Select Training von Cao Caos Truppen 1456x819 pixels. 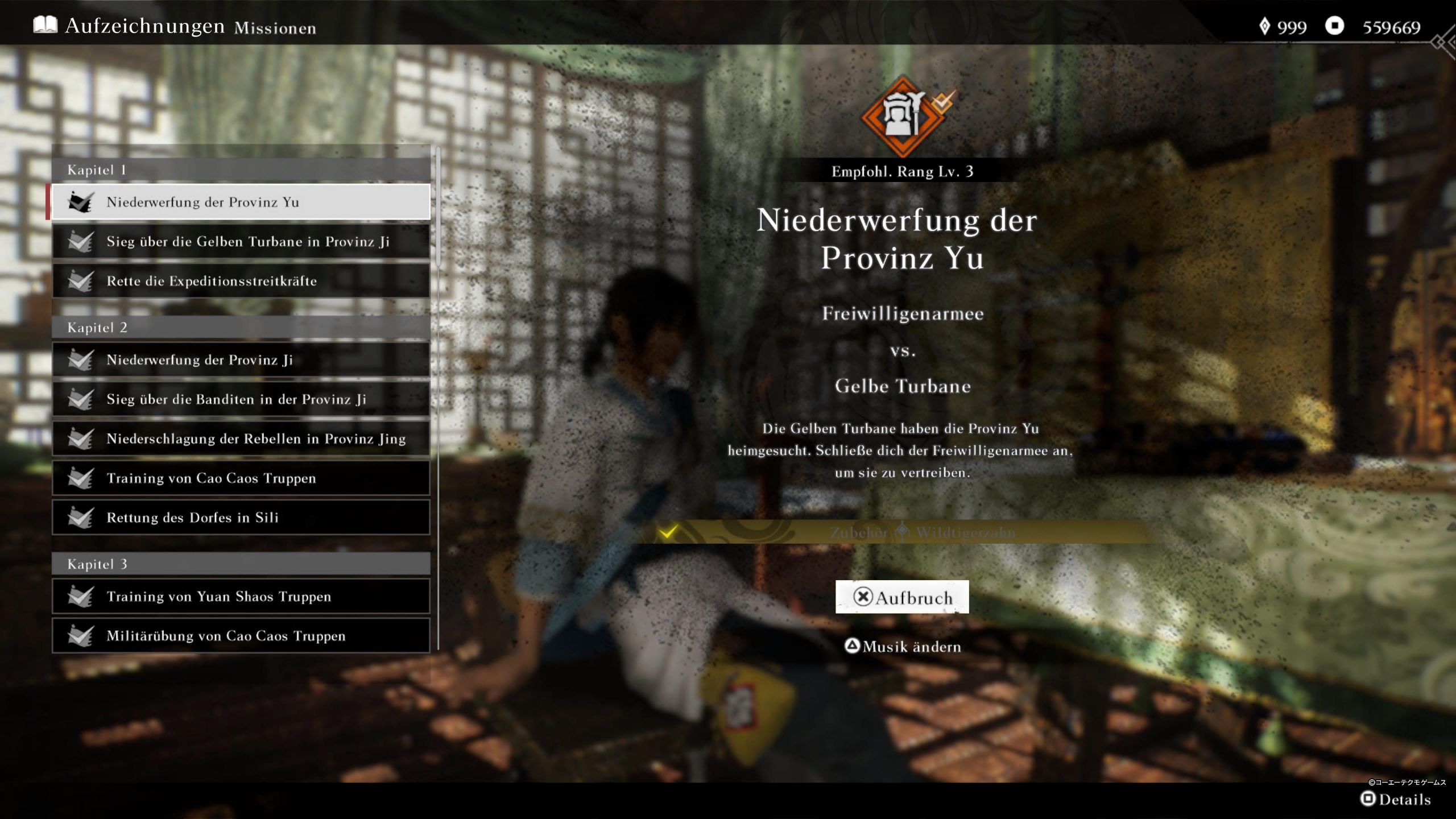pyautogui.click(x=241, y=478)
